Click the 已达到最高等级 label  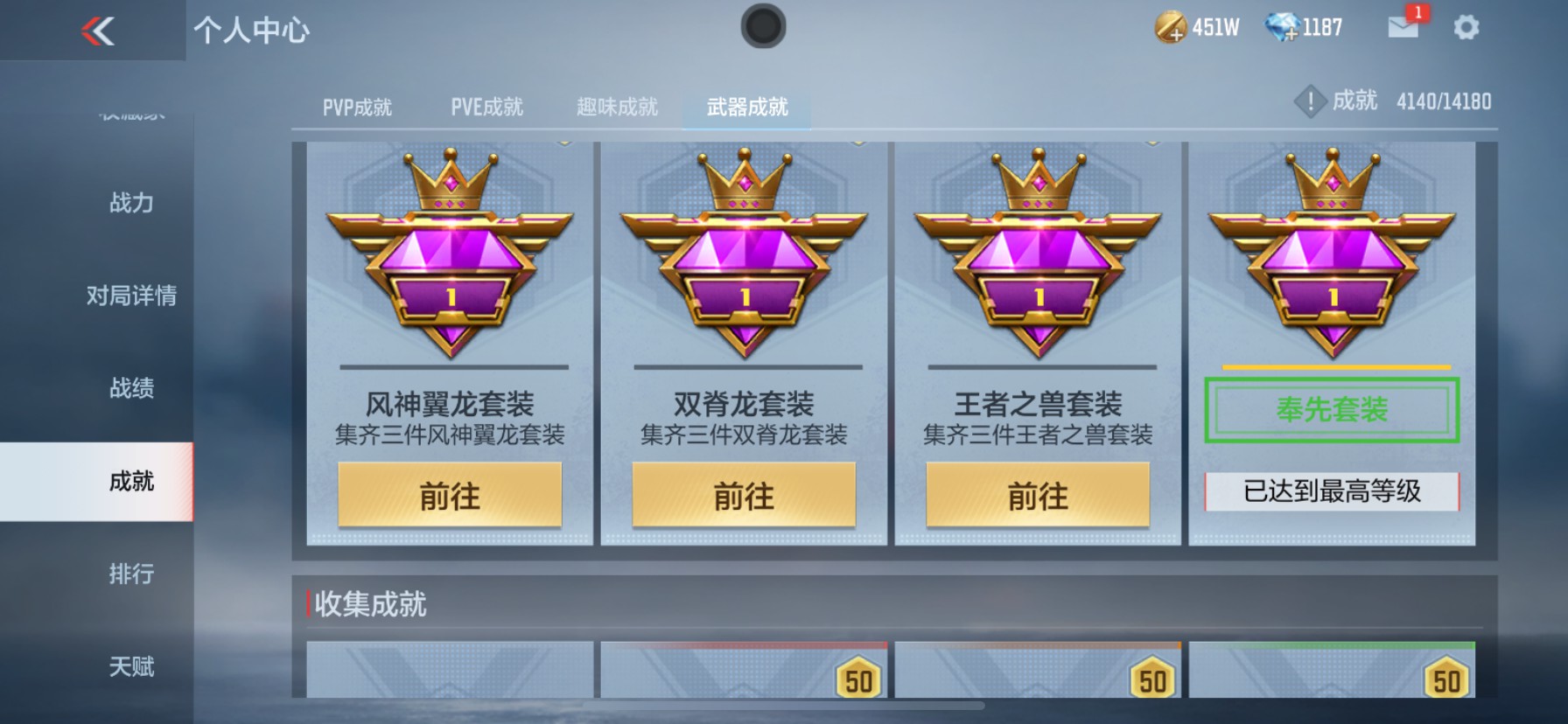tap(1332, 491)
